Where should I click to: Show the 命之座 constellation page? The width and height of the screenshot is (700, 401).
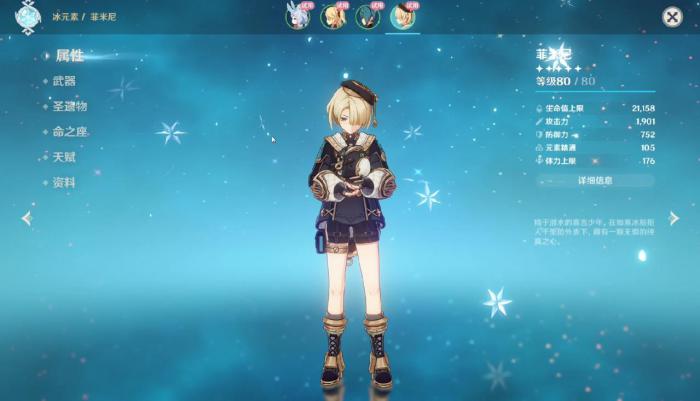point(70,131)
